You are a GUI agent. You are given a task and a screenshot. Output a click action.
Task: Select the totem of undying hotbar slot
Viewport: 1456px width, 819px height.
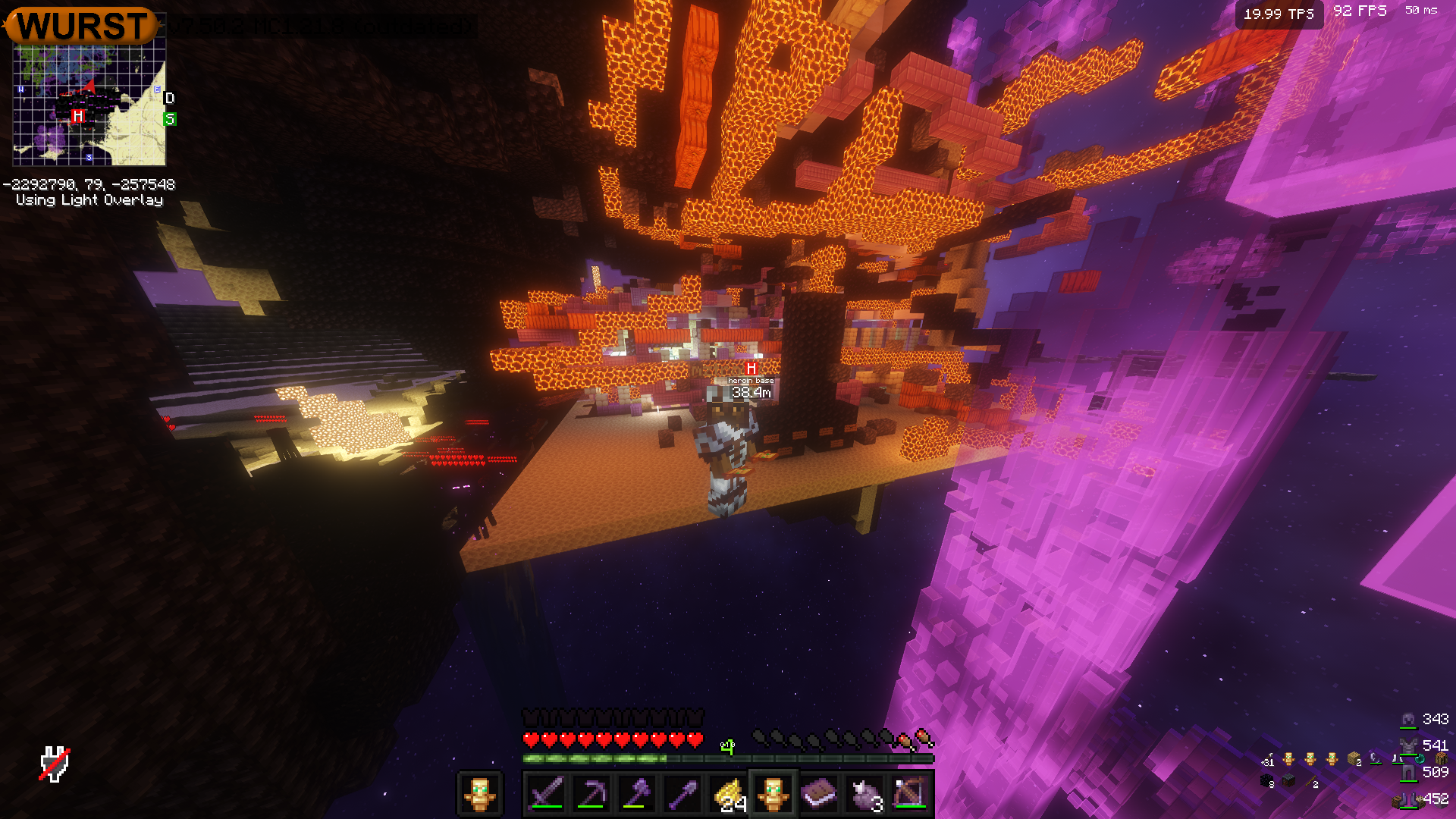(x=773, y=794)
